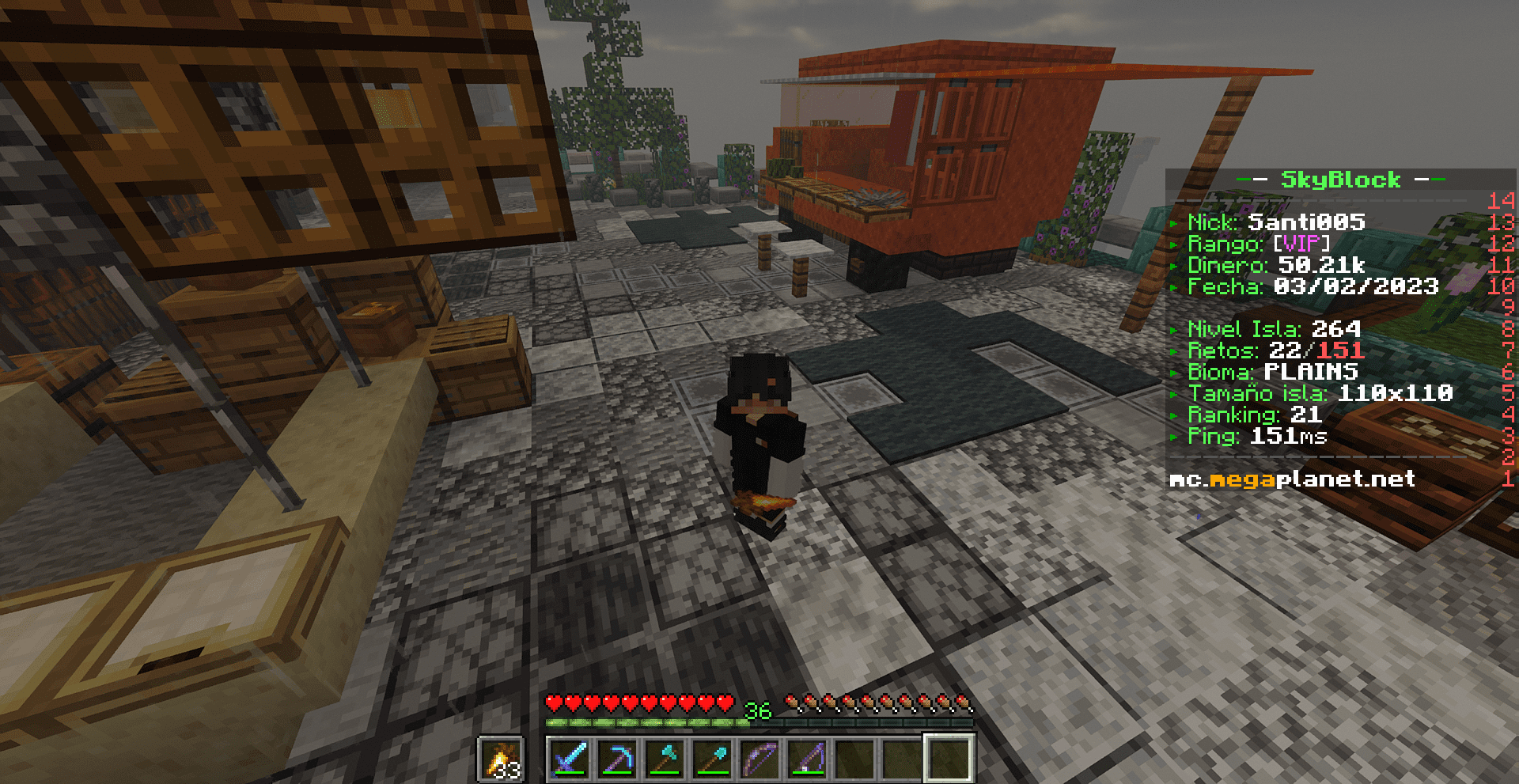Select the diamond axe hotbar slot
The height and width of the screenshot is (784, 1519).
pos(665,758)
